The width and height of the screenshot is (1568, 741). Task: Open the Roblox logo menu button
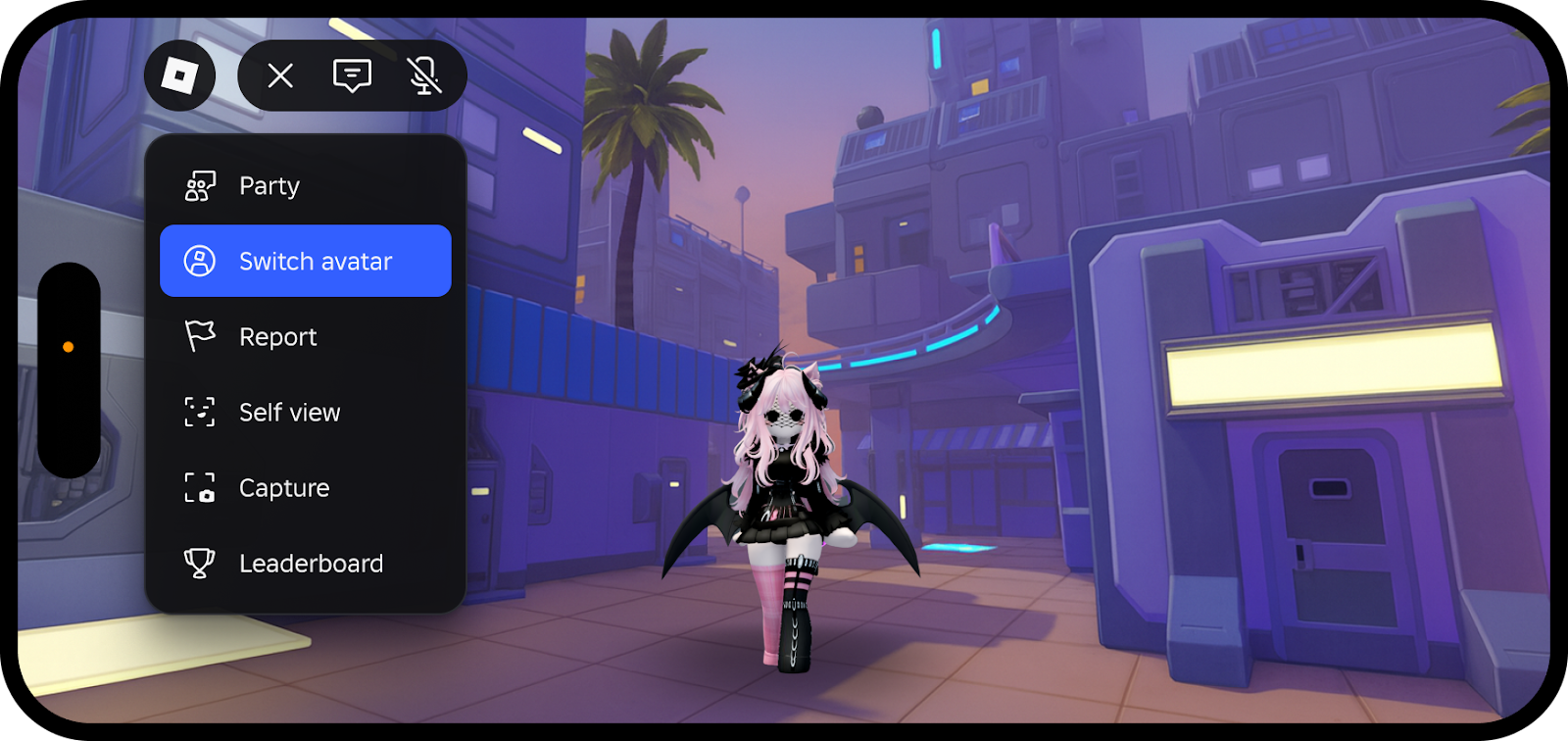coord(179,75)
